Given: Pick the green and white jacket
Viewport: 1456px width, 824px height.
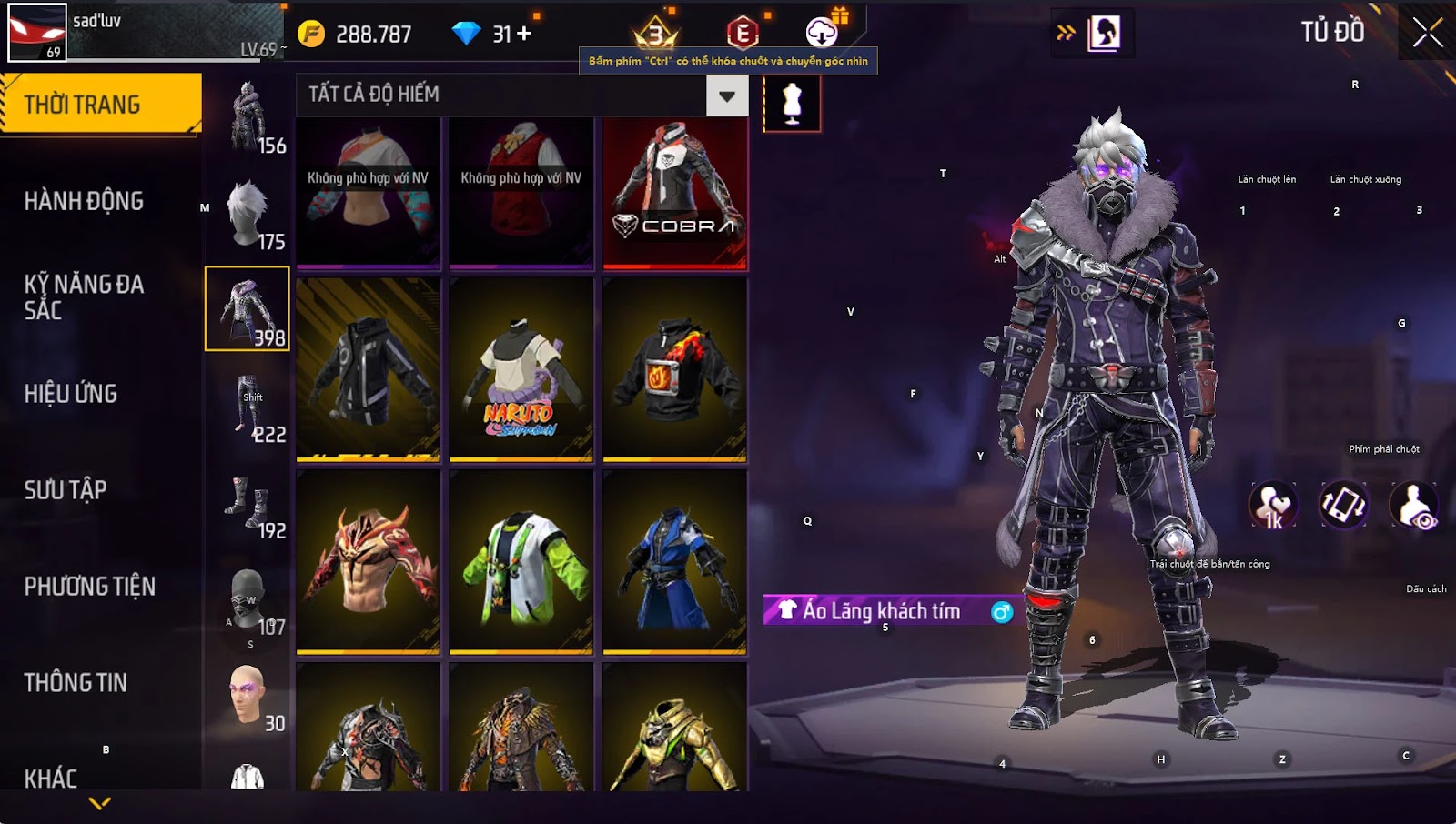Looking at the screenshot, I should 521,561.
